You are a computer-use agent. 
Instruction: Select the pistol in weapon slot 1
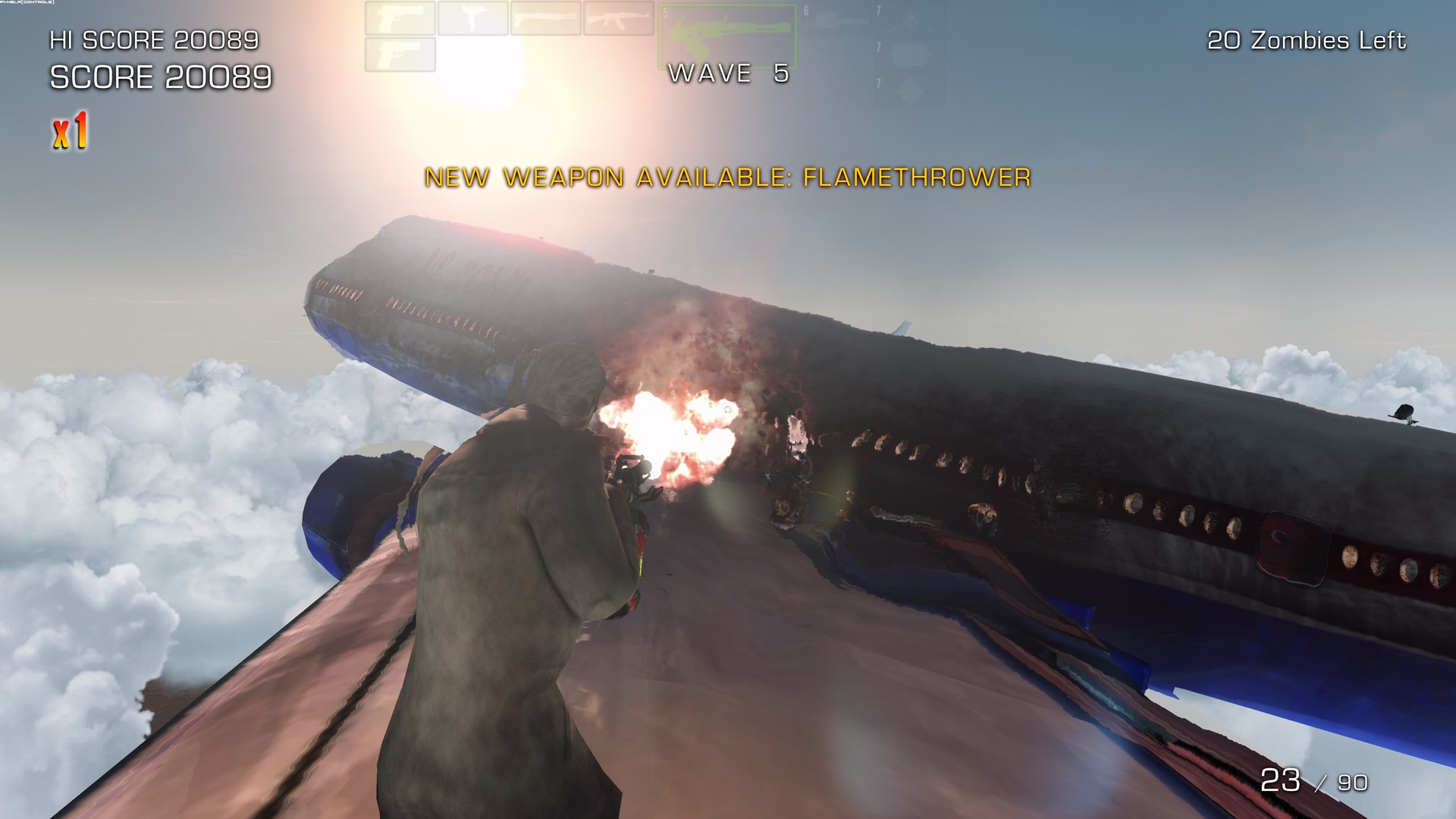pos(400,18)
